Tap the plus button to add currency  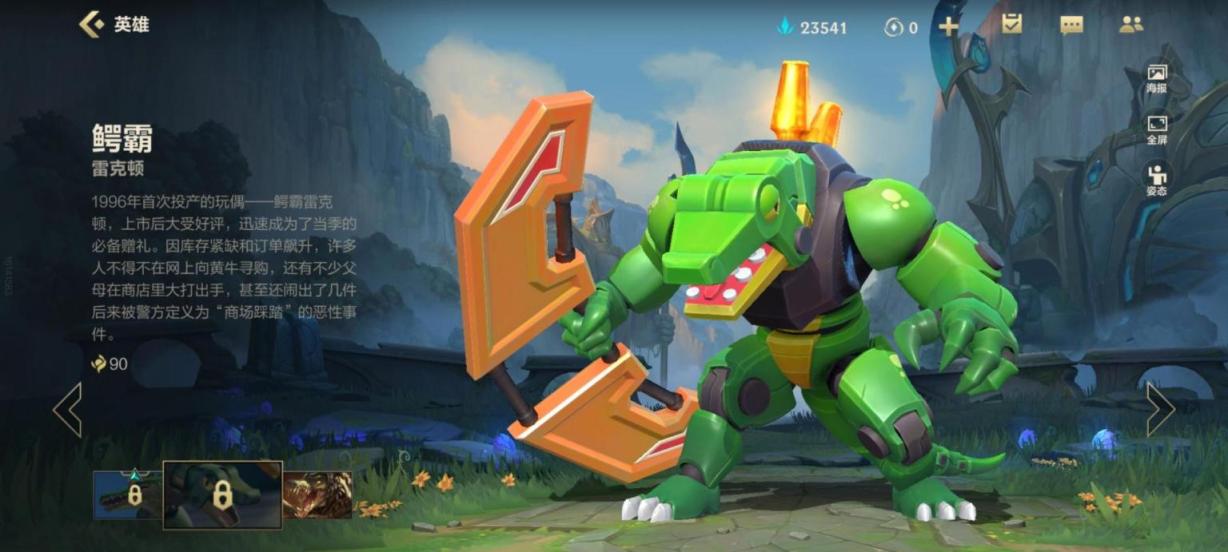click(x=948, y=27)
